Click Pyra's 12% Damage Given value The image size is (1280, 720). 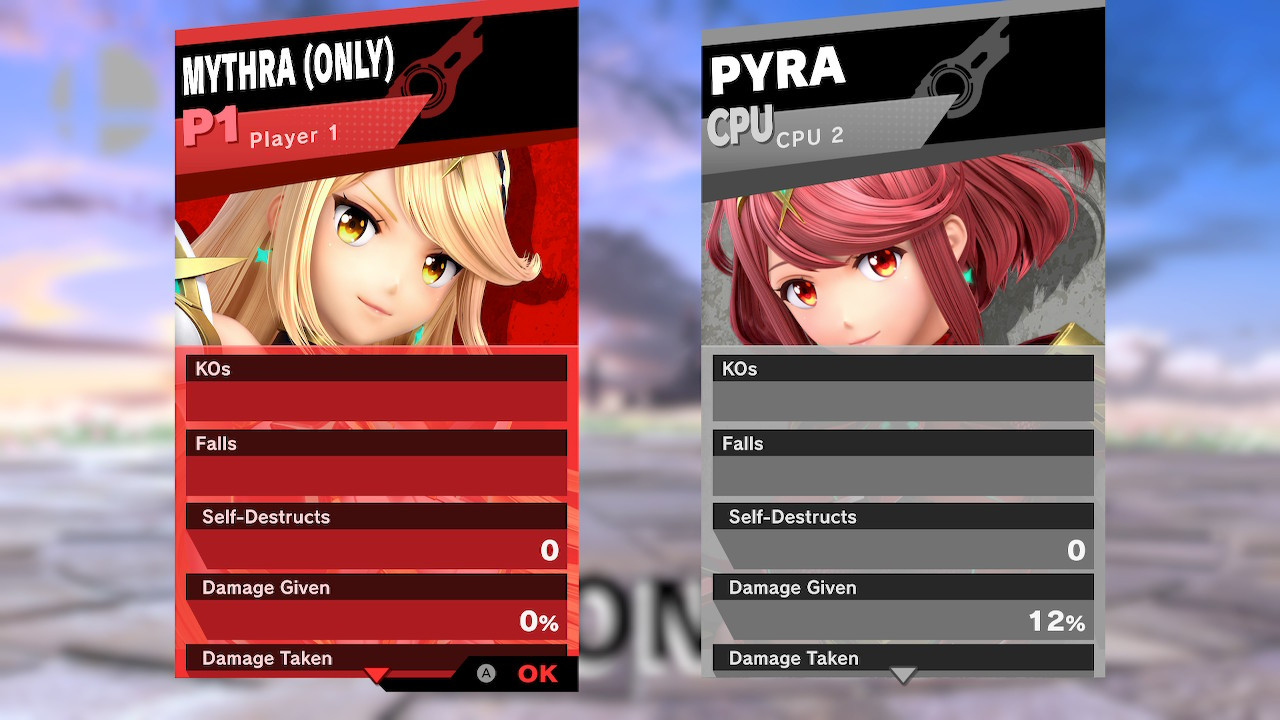pos(1056,622)
